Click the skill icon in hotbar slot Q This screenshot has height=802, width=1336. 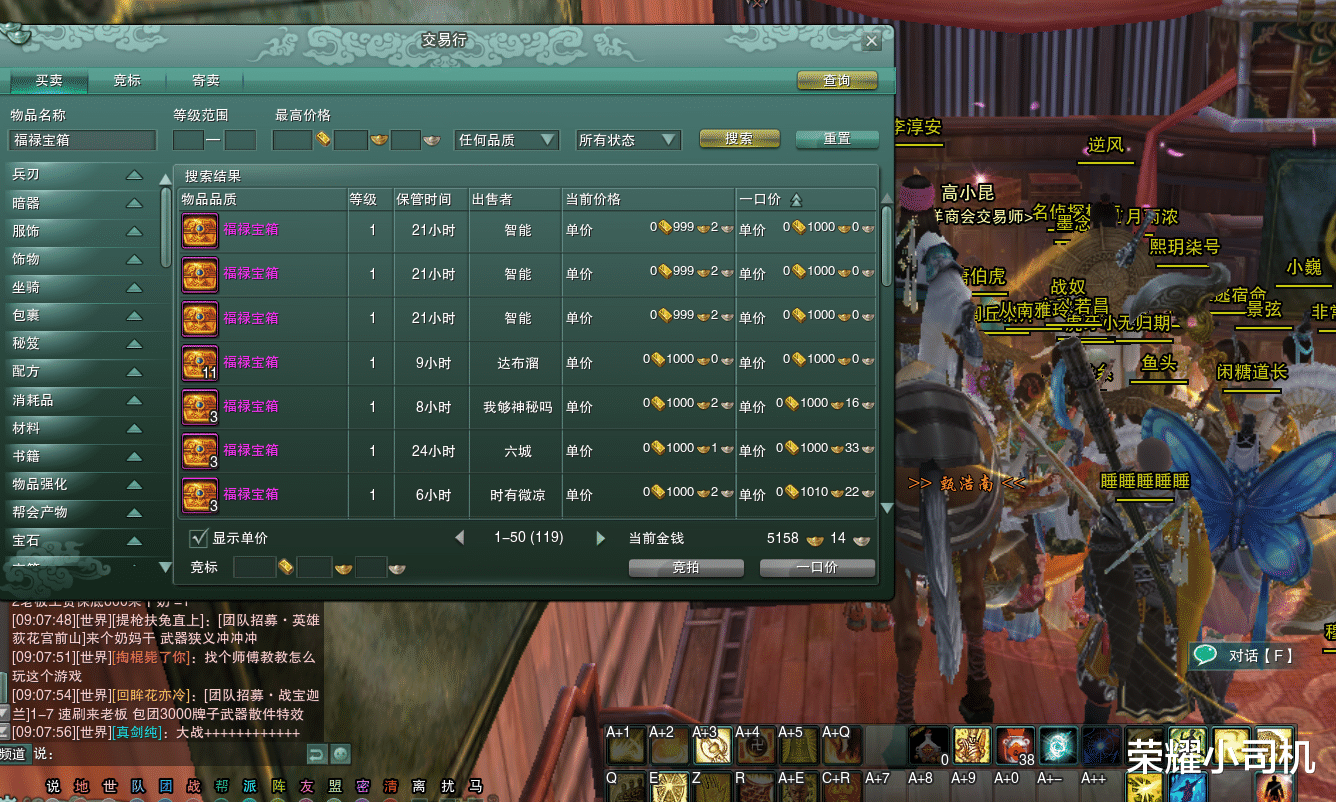click(x=625, y=788)
